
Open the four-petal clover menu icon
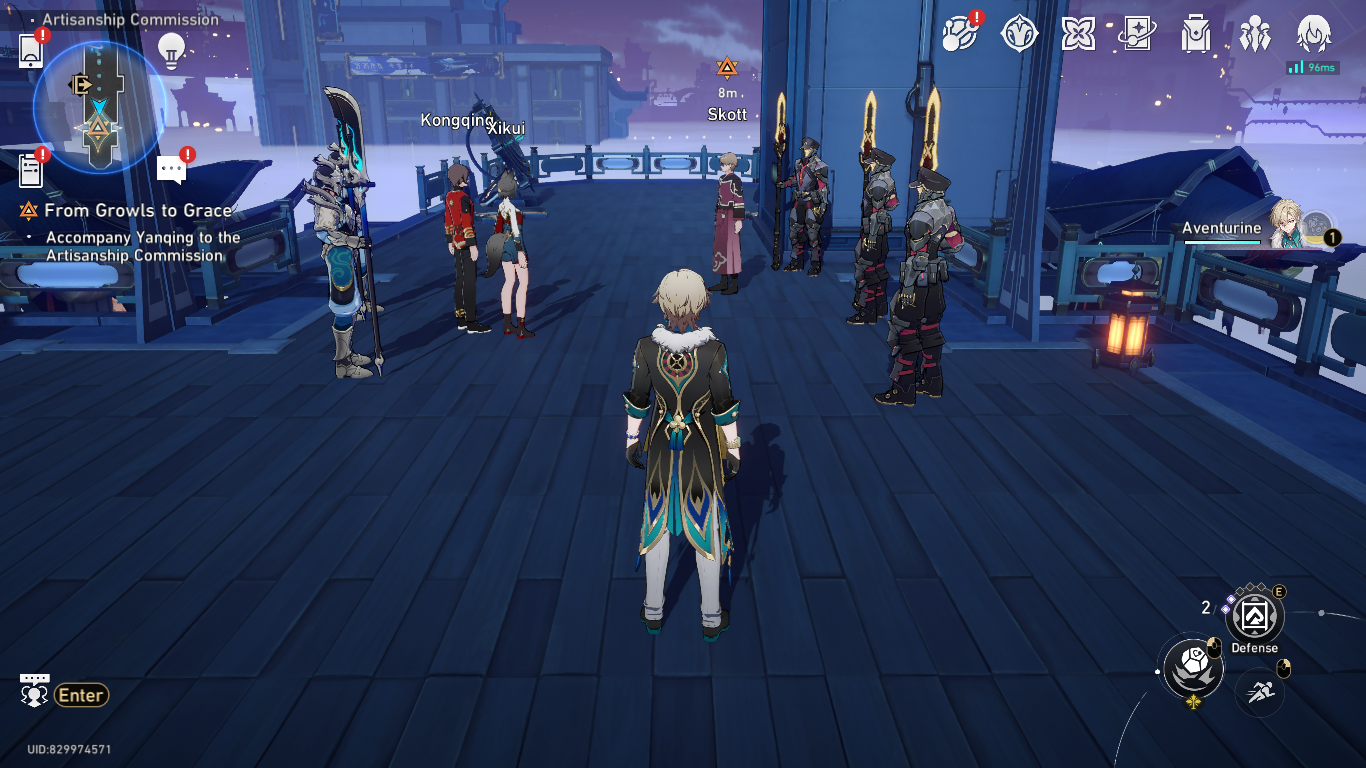click(x=1078, y=36)
